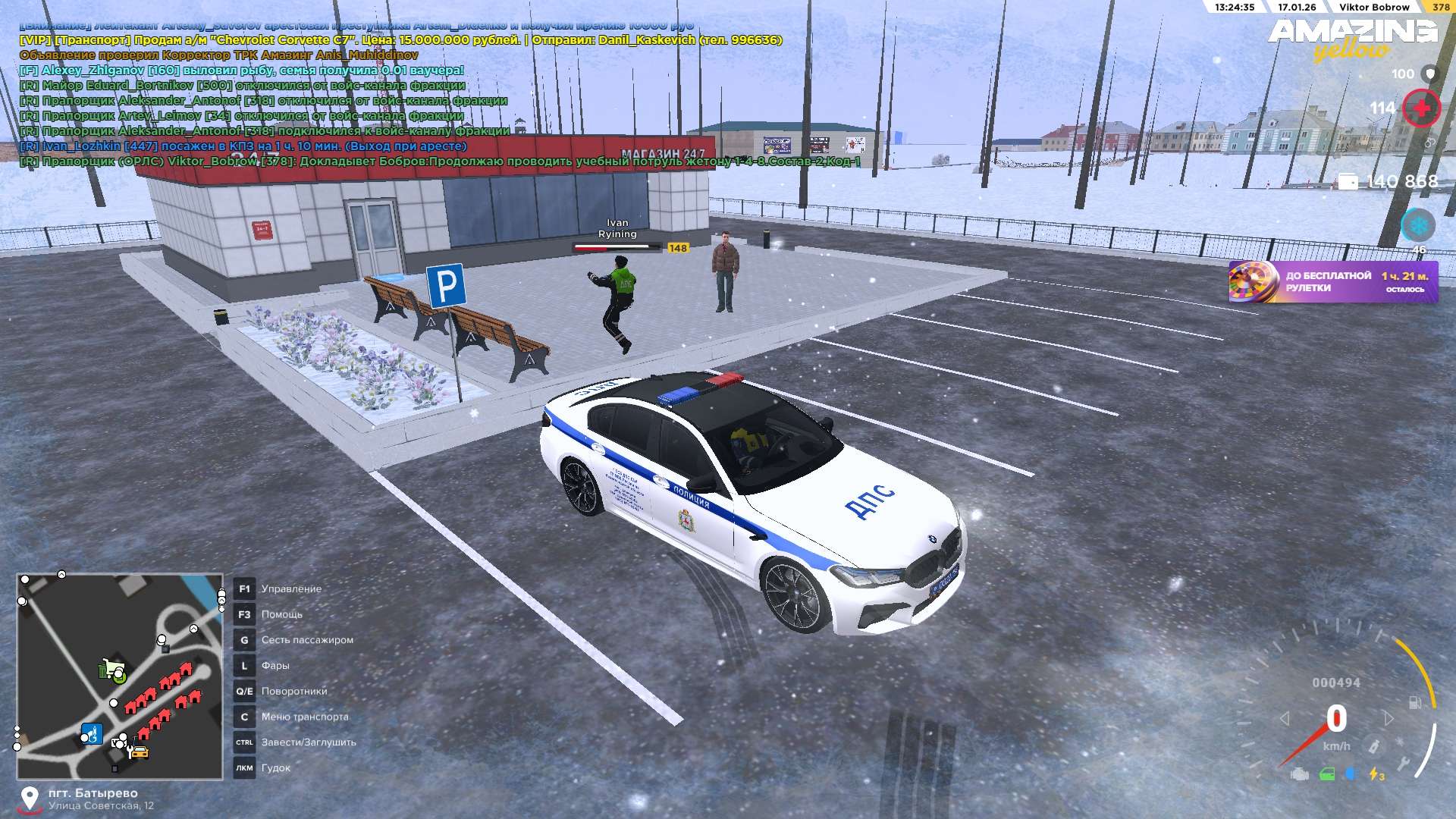Click the Corvette C7 sale ad in chat
This screenshot has height=819, width=1456.
click(x=400, y=39)
